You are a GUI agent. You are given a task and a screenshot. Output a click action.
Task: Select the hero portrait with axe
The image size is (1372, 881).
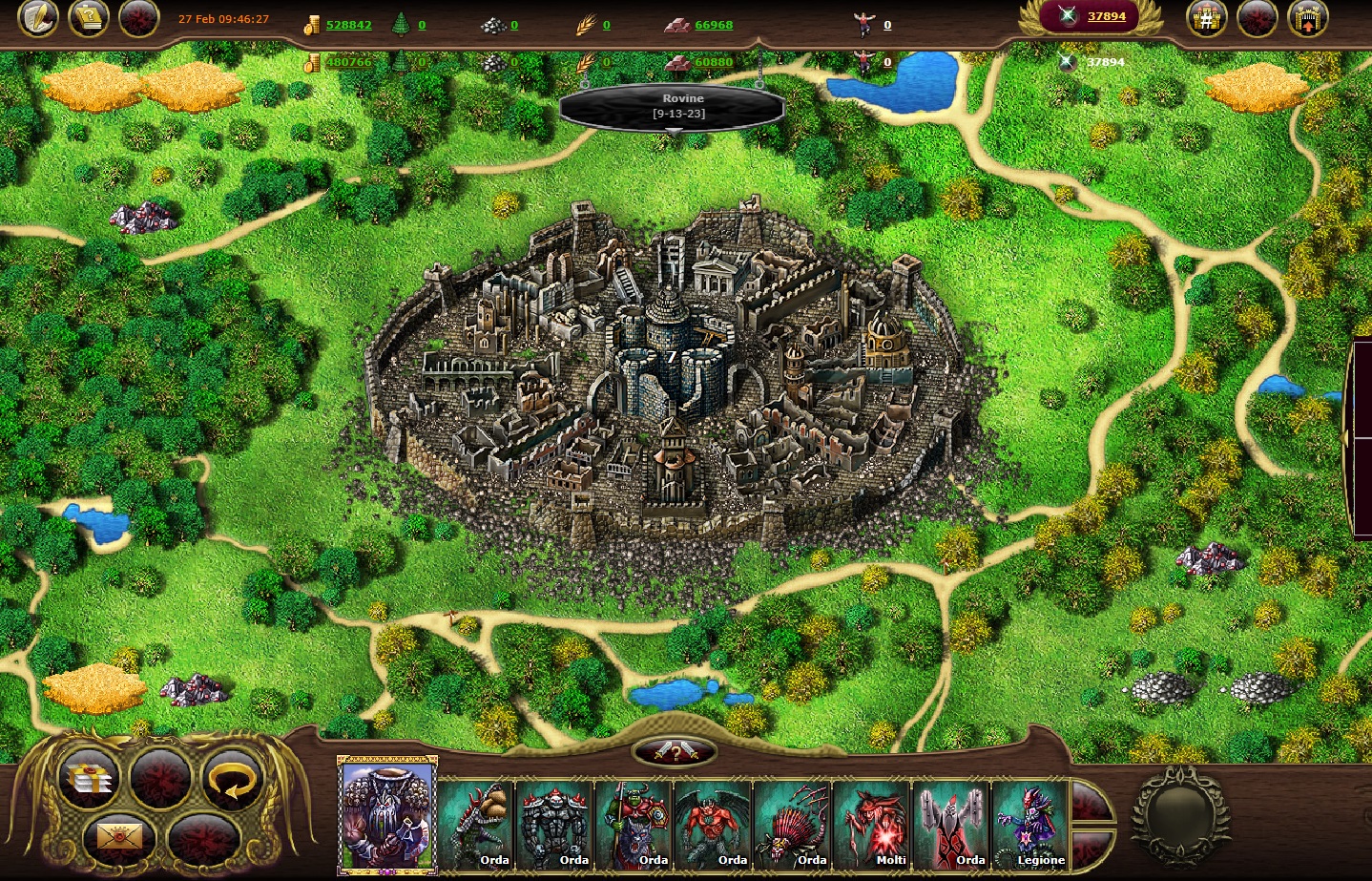[387, 814]
